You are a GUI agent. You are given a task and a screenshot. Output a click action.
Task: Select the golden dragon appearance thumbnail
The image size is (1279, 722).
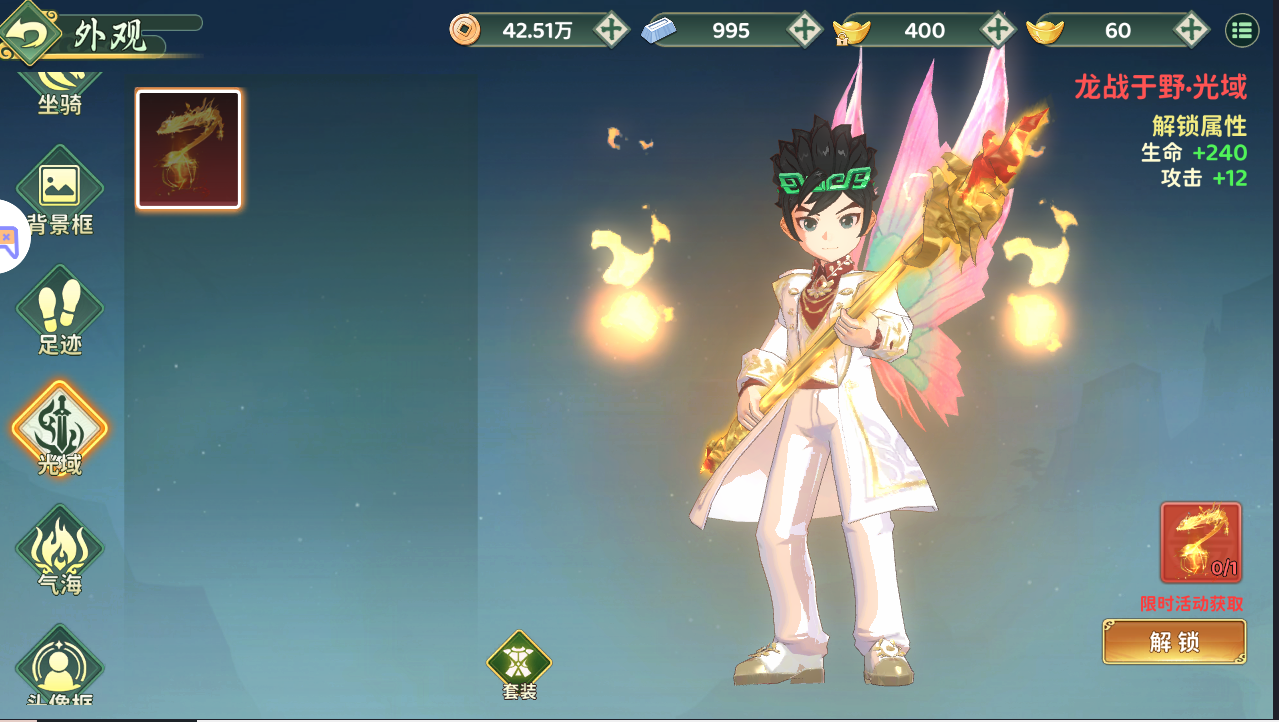pyautogui.click(x=188, y=149)
